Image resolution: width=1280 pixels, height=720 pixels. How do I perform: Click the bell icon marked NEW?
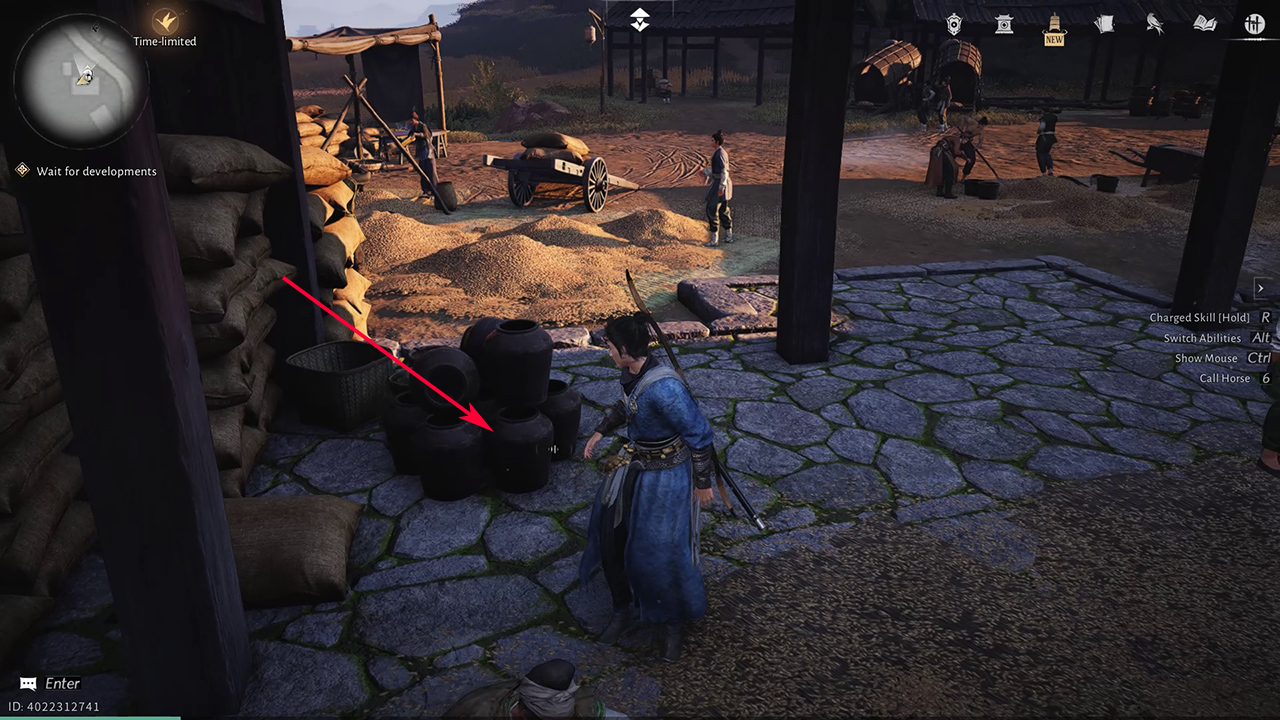tap(1053, 24)
